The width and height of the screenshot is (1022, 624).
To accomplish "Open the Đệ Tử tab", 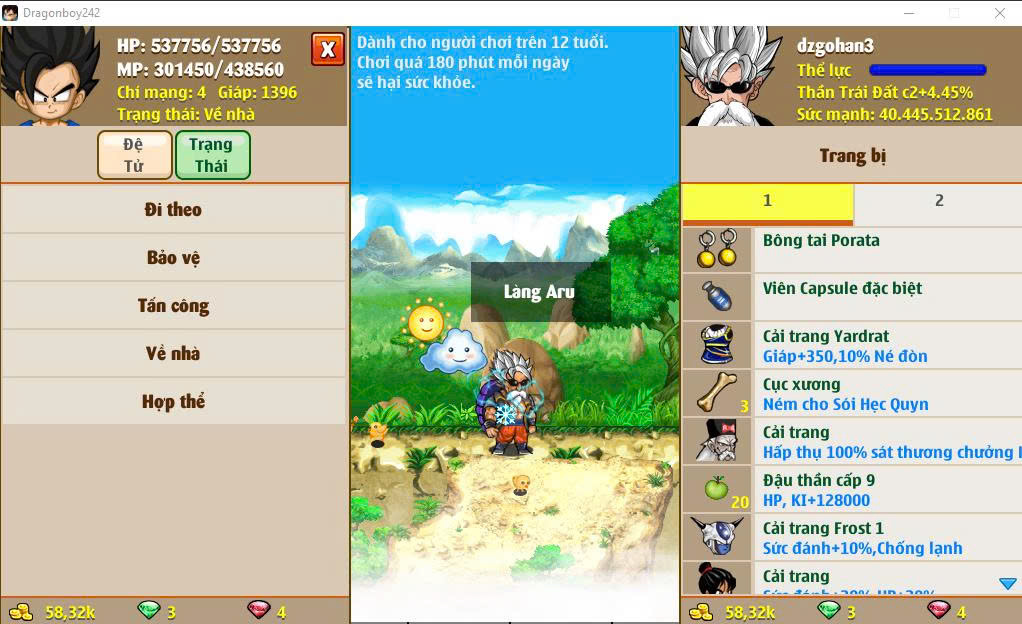I will [134, 155].
